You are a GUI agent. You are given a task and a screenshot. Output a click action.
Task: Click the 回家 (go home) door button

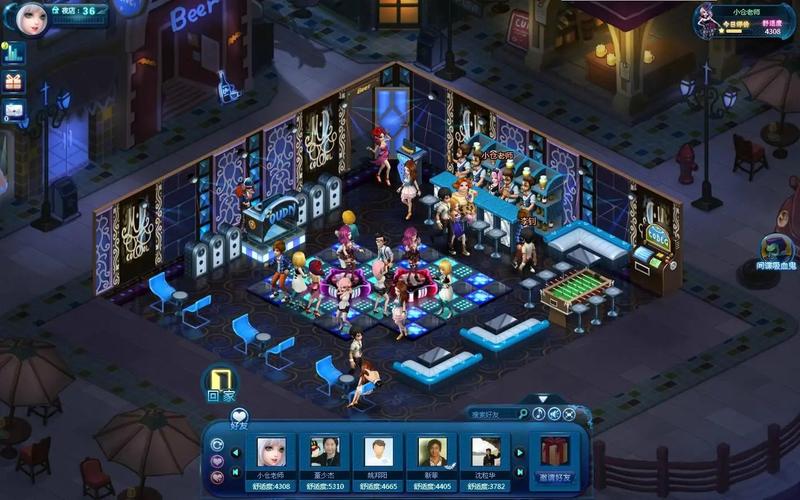[x=221, y=381]
